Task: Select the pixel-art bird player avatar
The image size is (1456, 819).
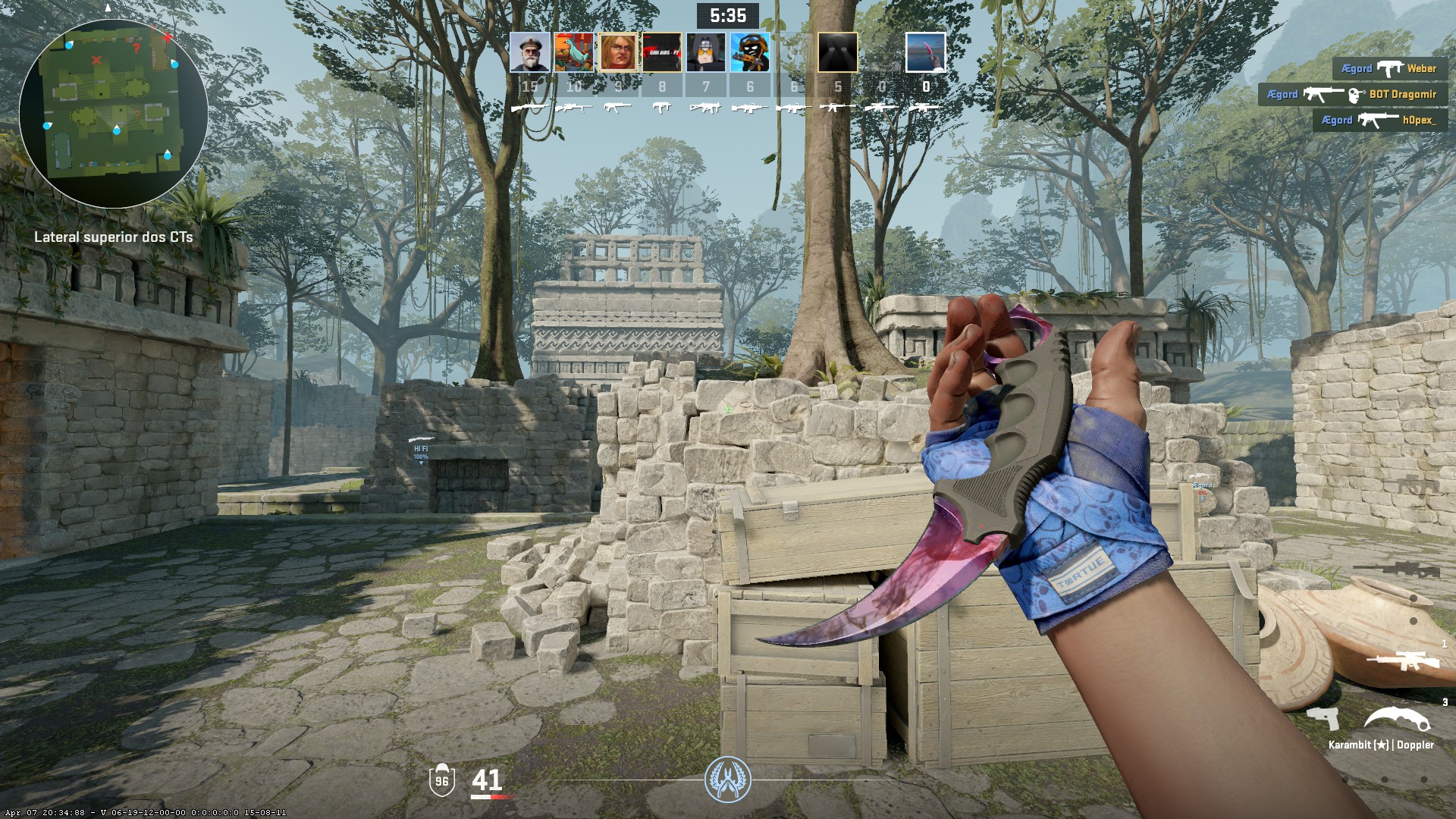Action: click(x=573, y=52)
